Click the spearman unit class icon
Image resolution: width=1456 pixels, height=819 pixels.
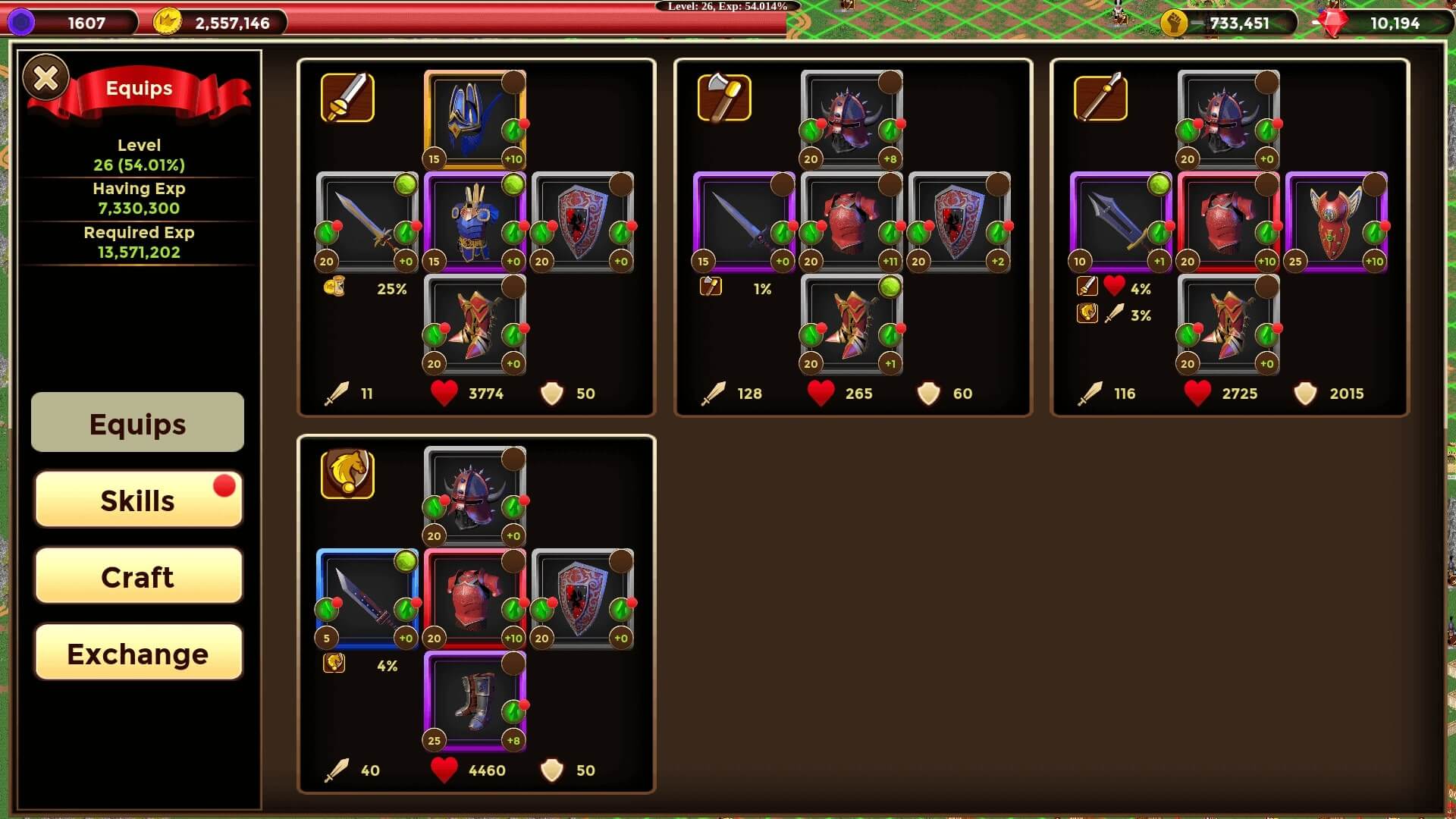pos(1100,97)
